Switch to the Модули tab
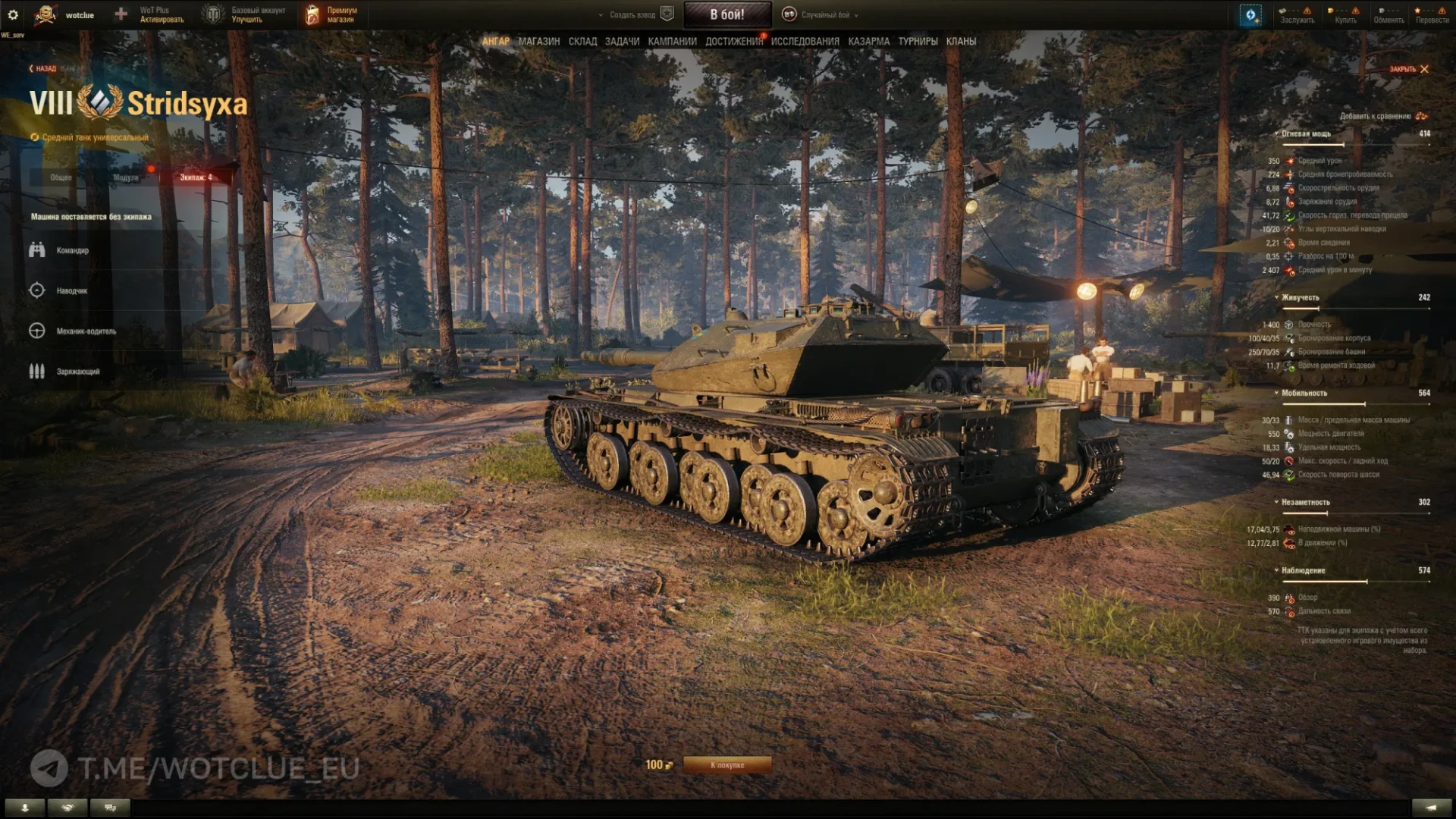1456x819 pixels. [x=125, y=177]
